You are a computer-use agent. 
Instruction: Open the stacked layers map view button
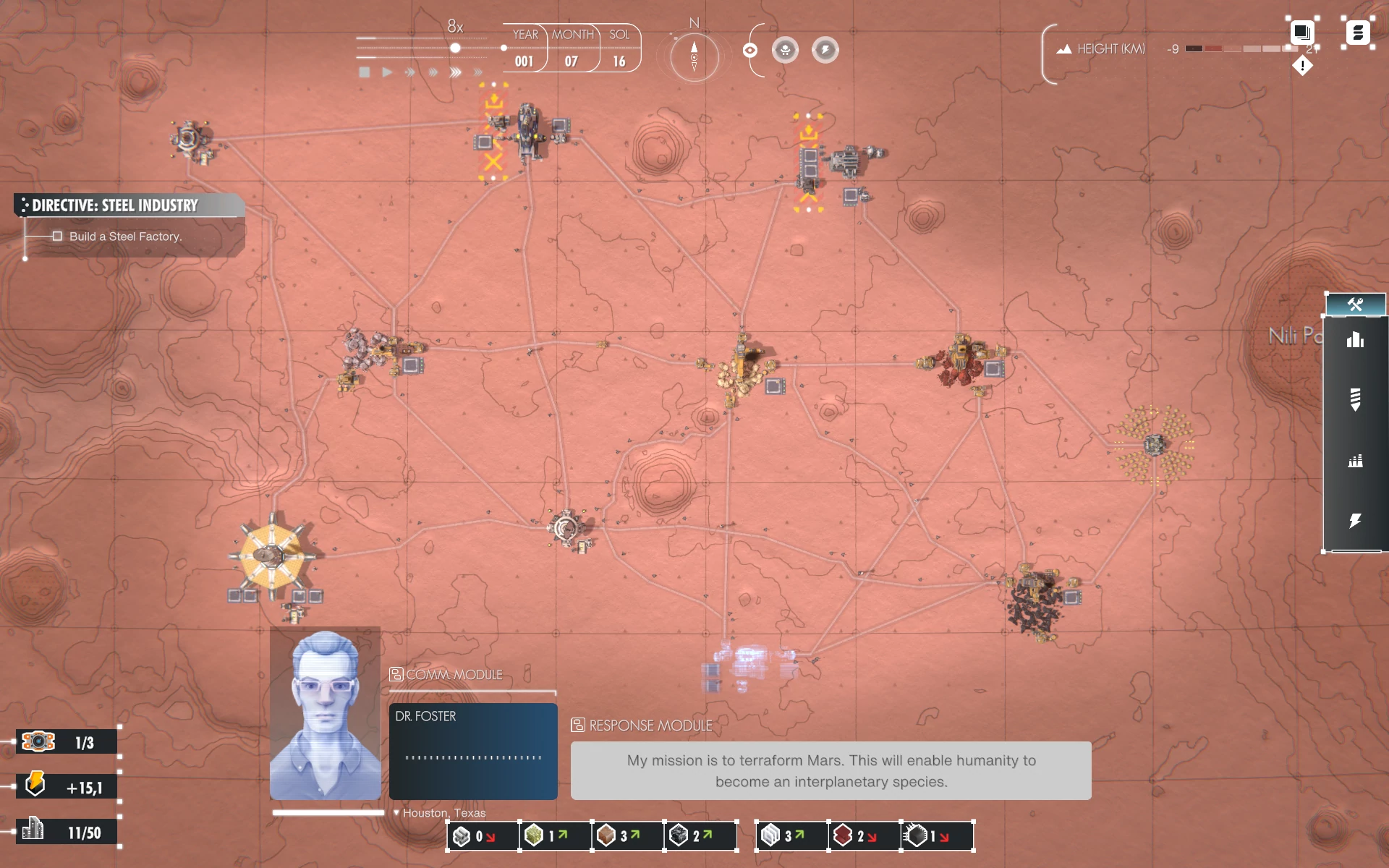1301,32
